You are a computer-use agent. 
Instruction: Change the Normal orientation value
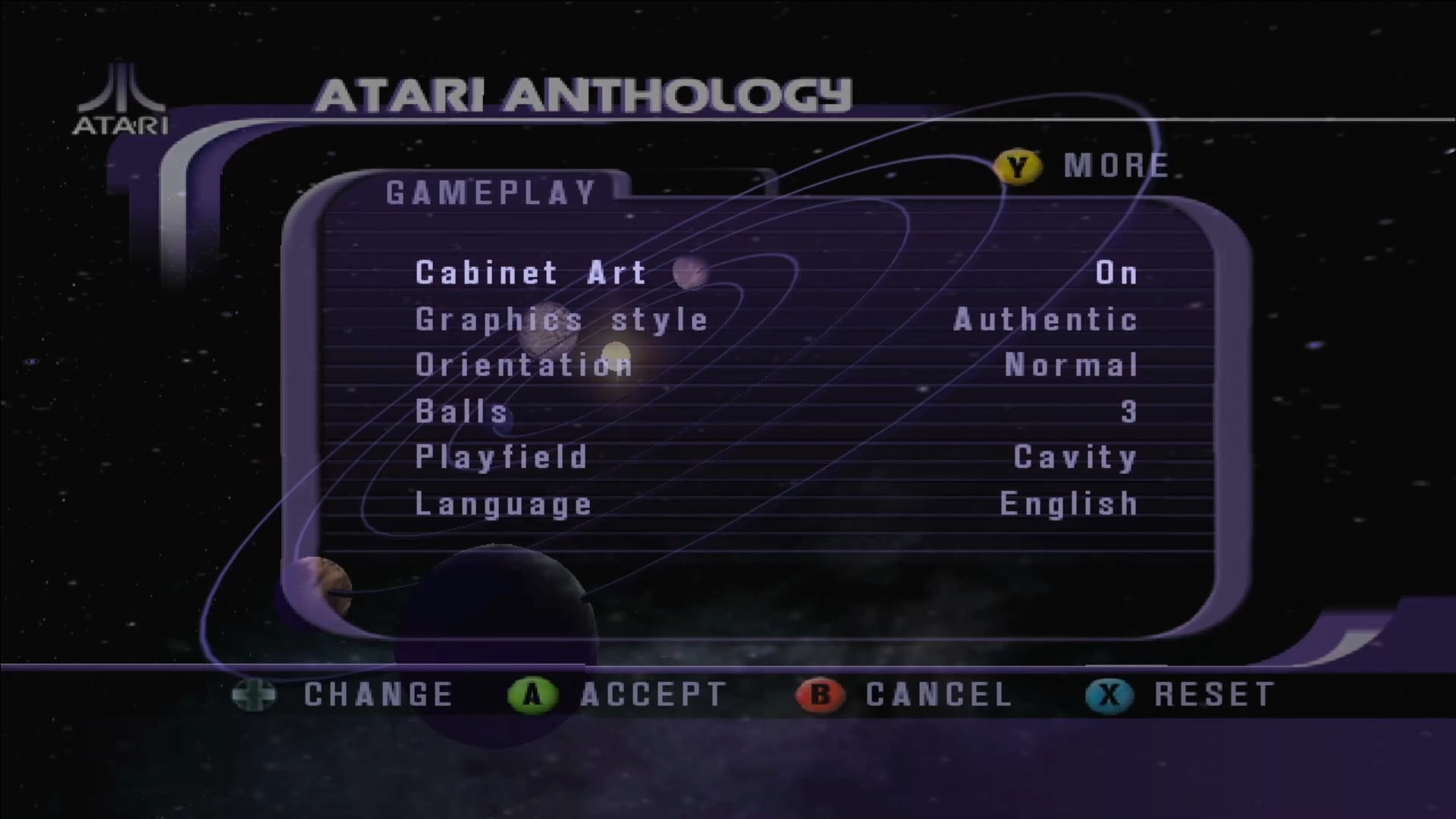point(1071,366)
